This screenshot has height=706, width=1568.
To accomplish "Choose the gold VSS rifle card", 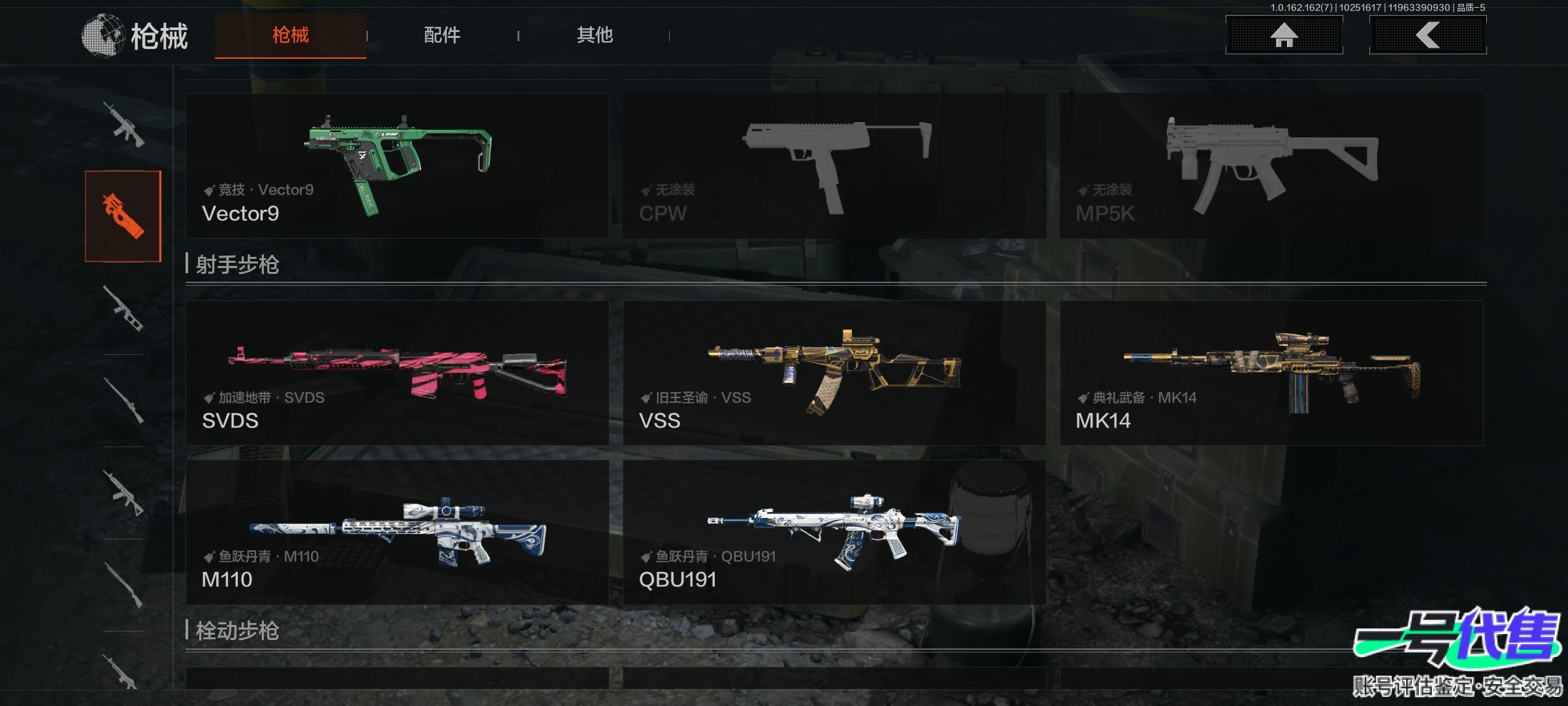I will click(834, 373).
